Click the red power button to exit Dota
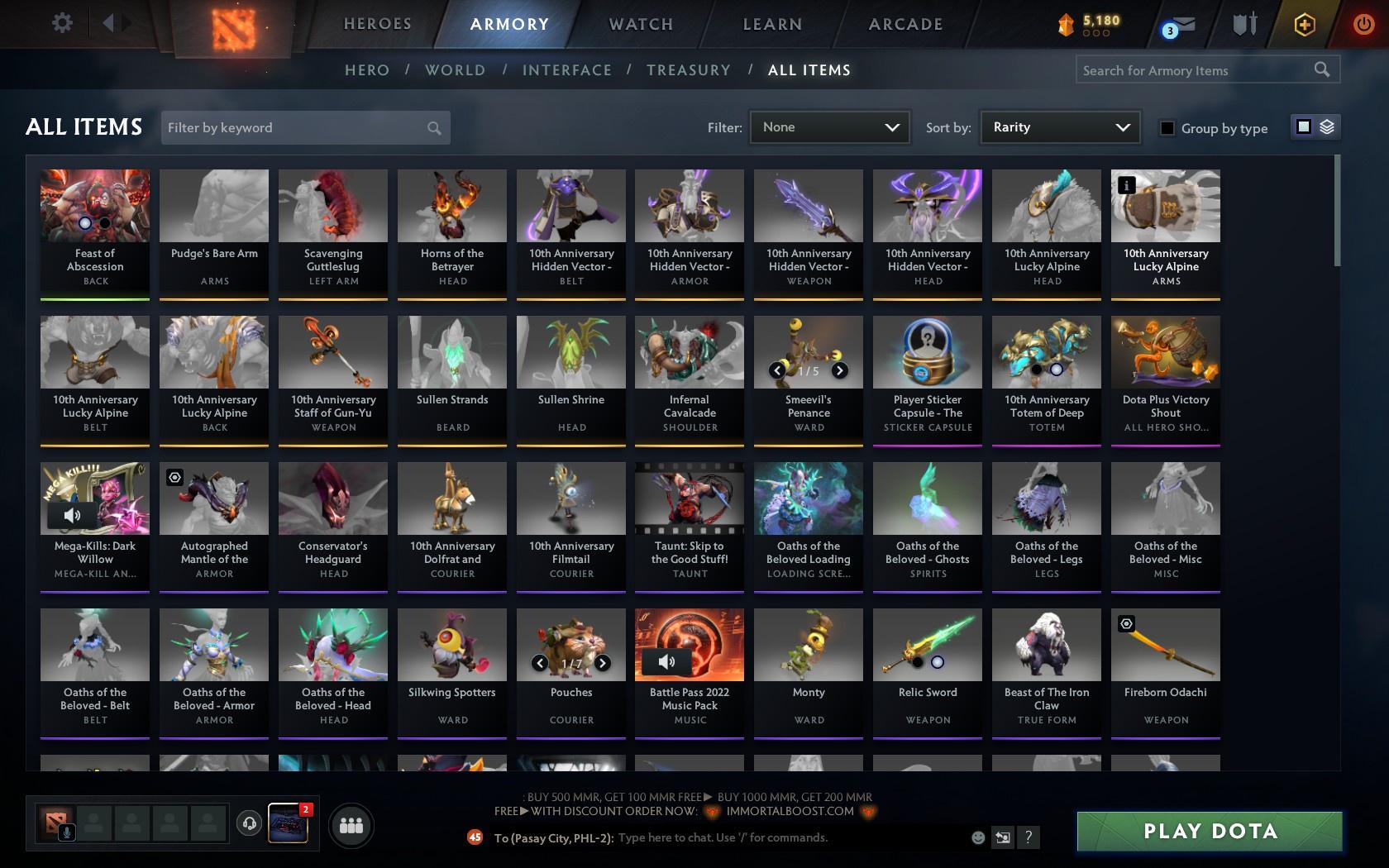 tap(1363, 22)
